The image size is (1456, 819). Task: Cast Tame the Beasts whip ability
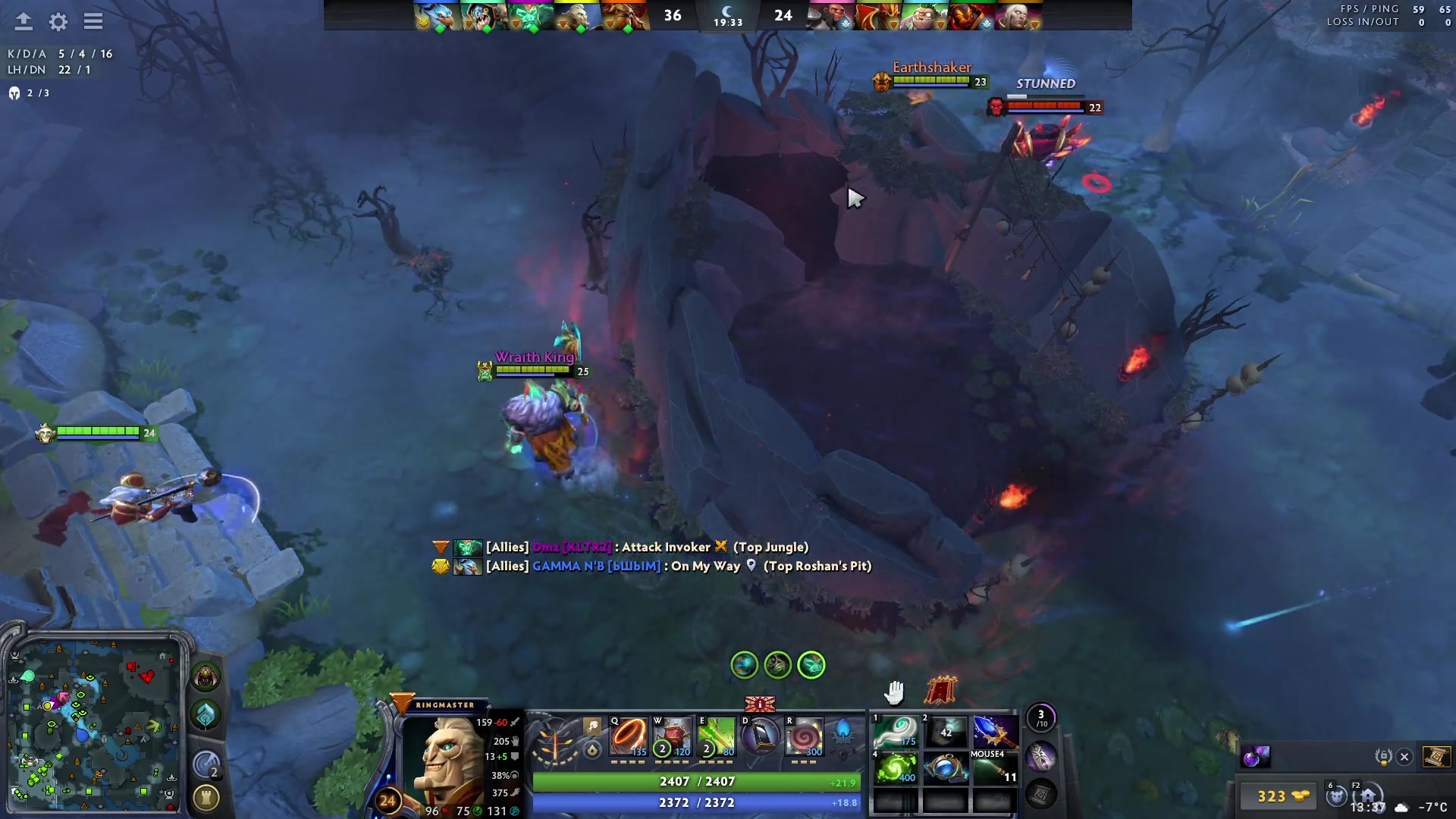[x=629, y=737]
